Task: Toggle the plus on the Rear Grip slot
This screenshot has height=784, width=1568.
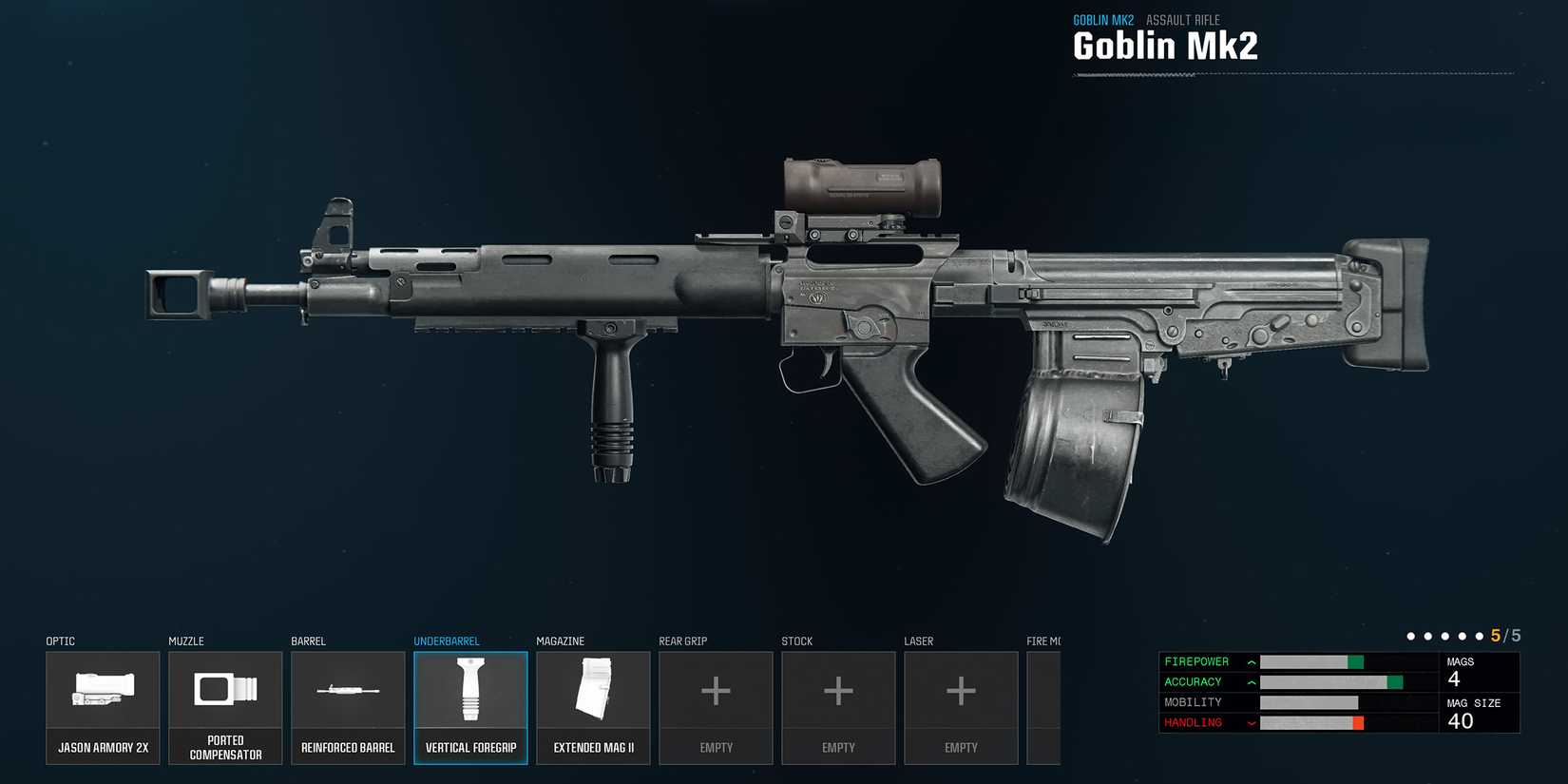Action: tap(716, 691)
